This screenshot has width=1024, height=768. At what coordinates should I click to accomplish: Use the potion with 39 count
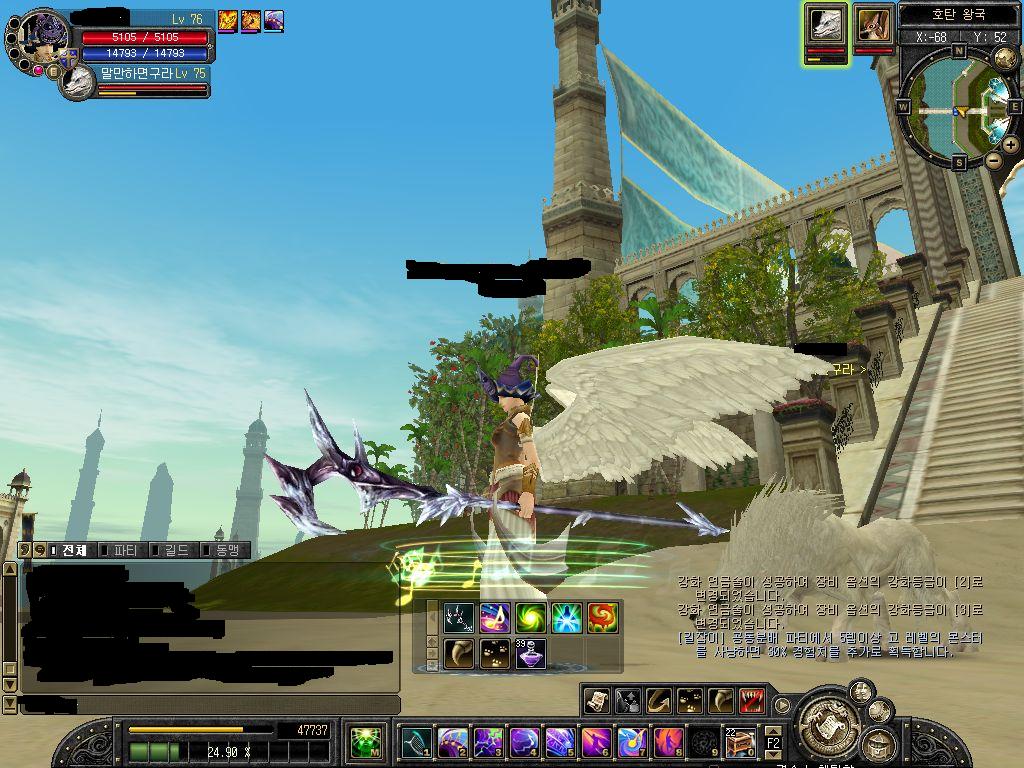[x=530, y=654]
